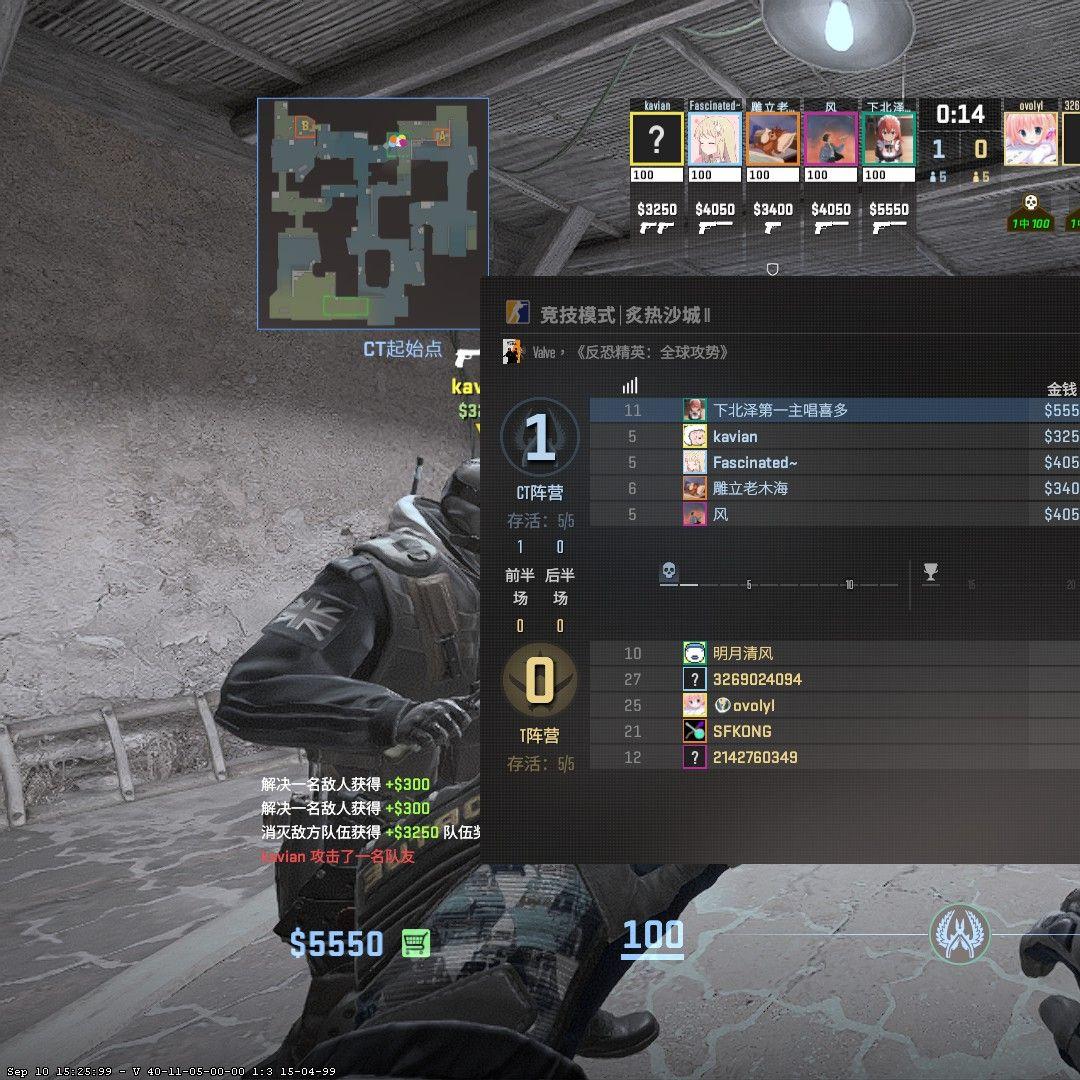Select Fascinated~ portrait in the top bar
Viewport: 1080px width, 1080px height.
tap(714, 139)
